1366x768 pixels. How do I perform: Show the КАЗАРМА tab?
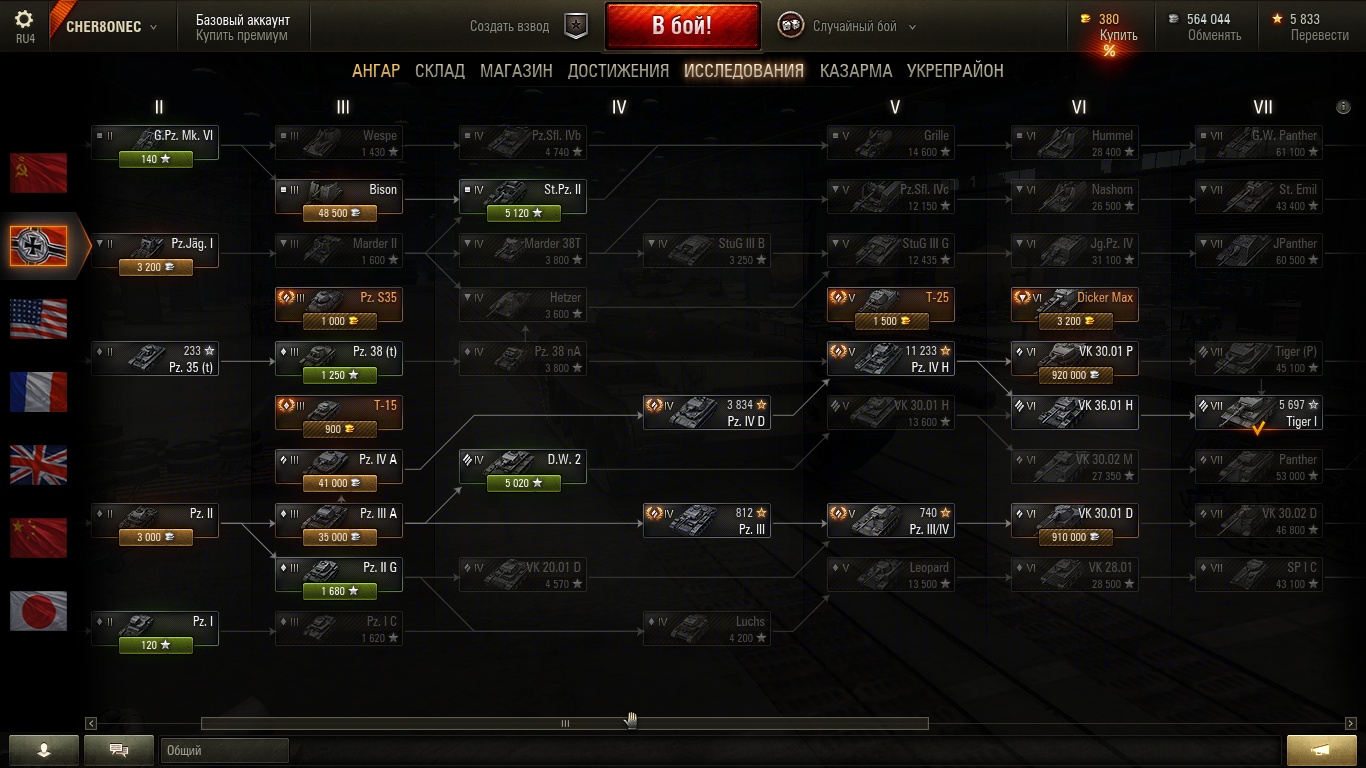tap(855, 71)
